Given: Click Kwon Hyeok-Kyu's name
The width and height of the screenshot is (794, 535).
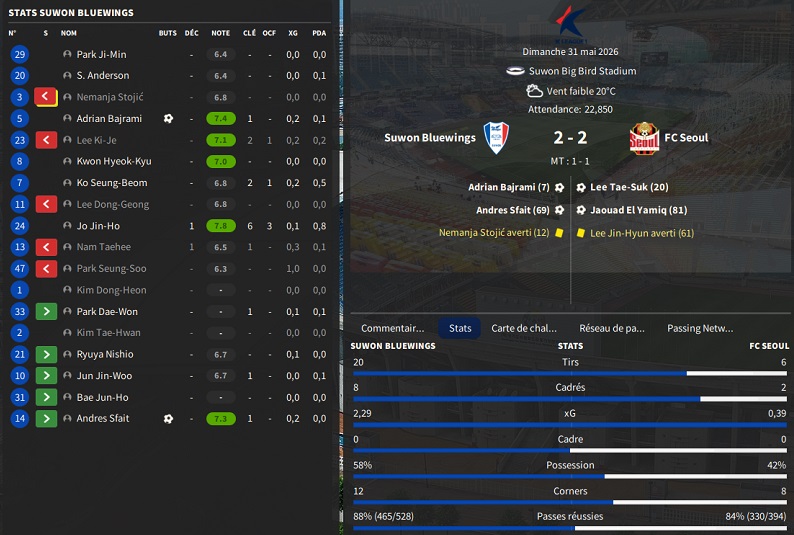Looking at the screenshot, I should (x=114, y=162).
